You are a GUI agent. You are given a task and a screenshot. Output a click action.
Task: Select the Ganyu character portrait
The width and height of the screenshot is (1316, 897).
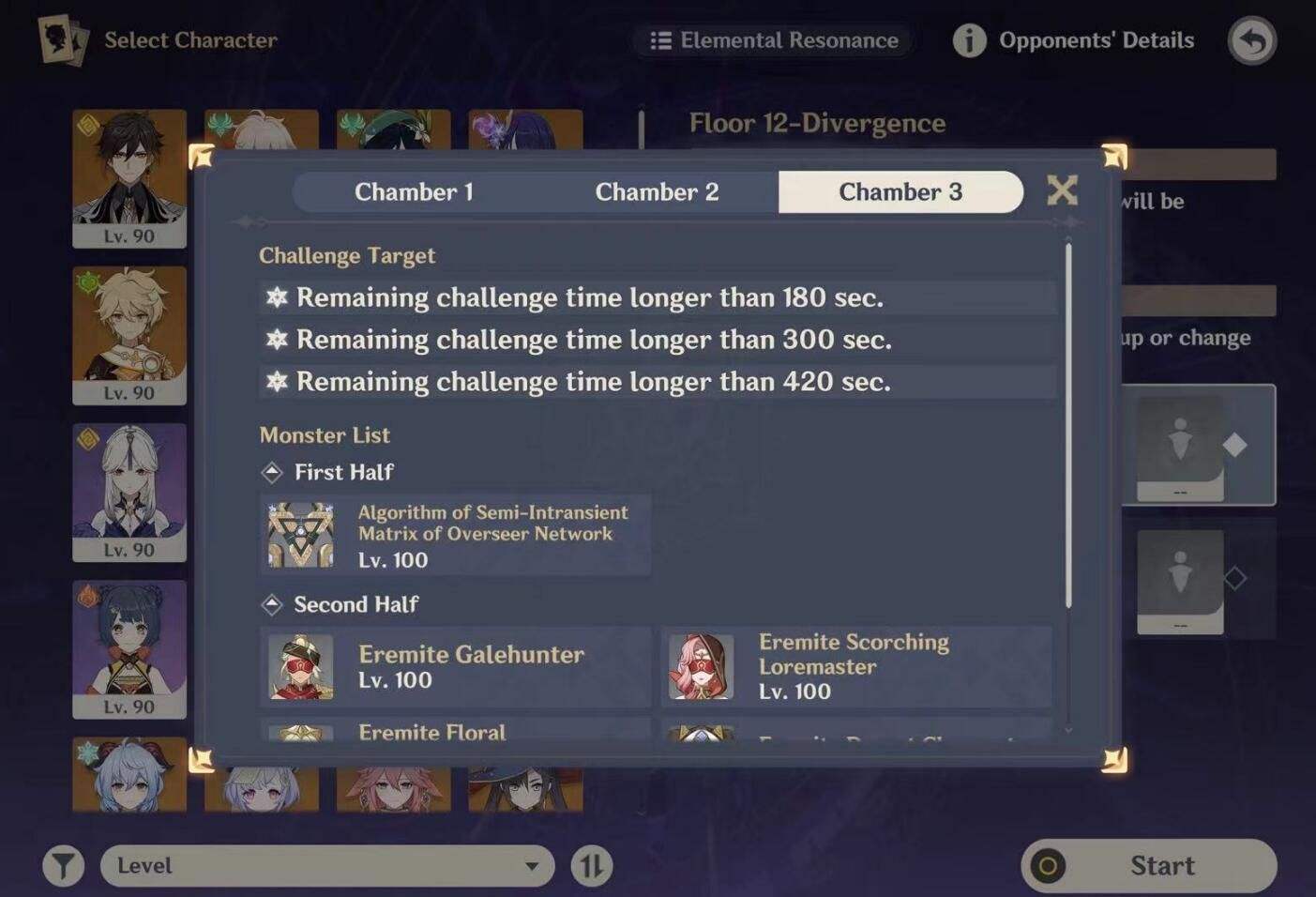[x=129, y=777]
